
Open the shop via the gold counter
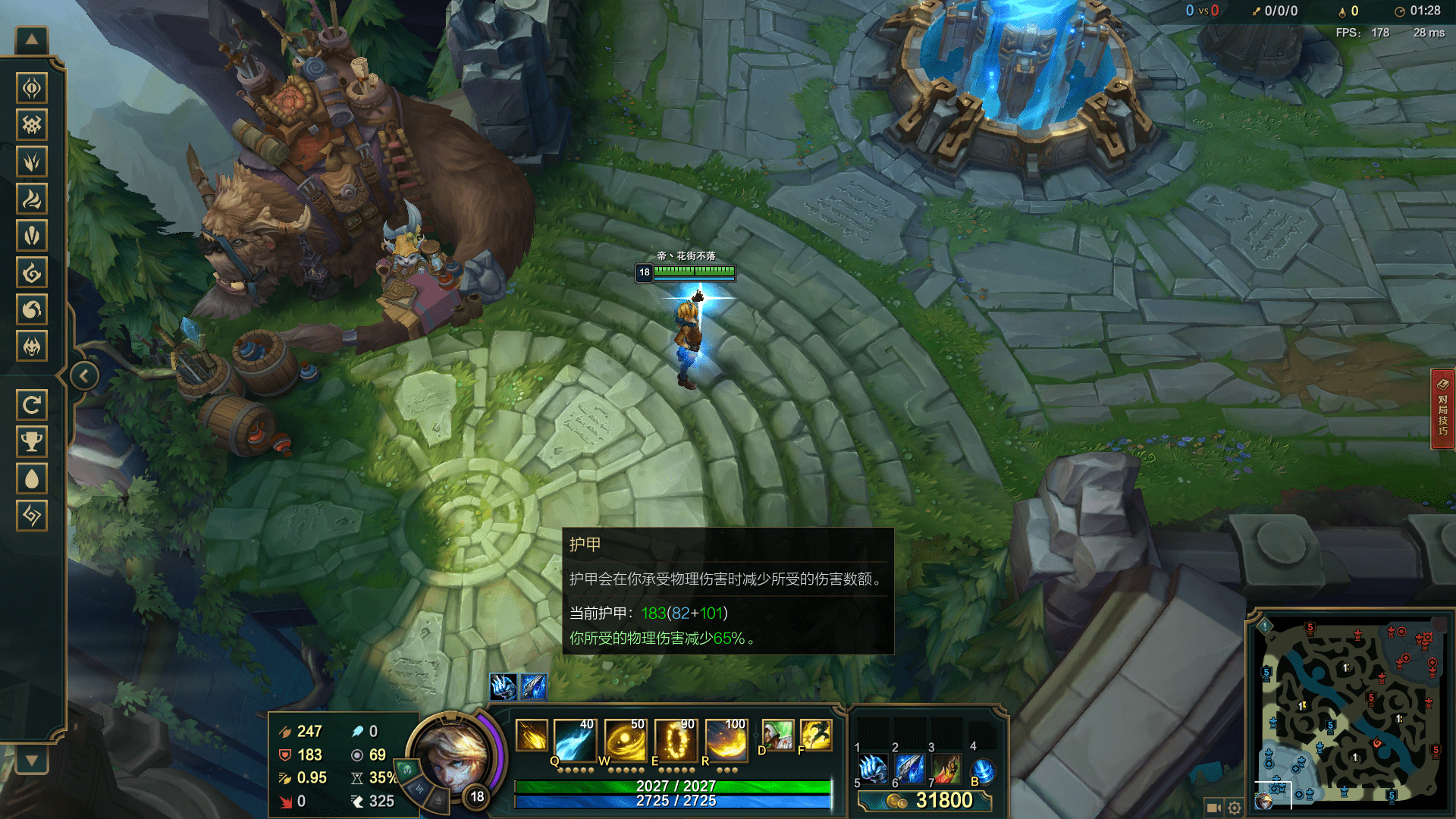pos(925,801)
